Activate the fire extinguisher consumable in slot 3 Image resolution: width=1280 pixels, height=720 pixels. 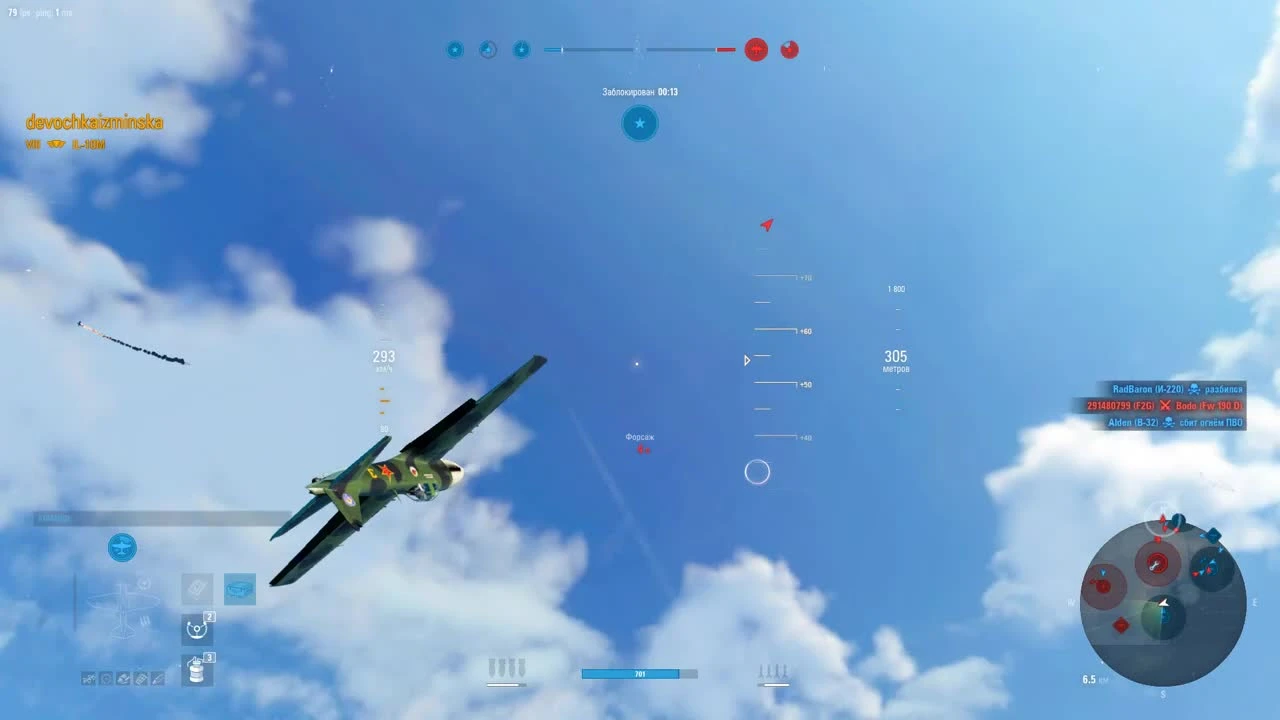pyautogui.click(x=196, y=670)
